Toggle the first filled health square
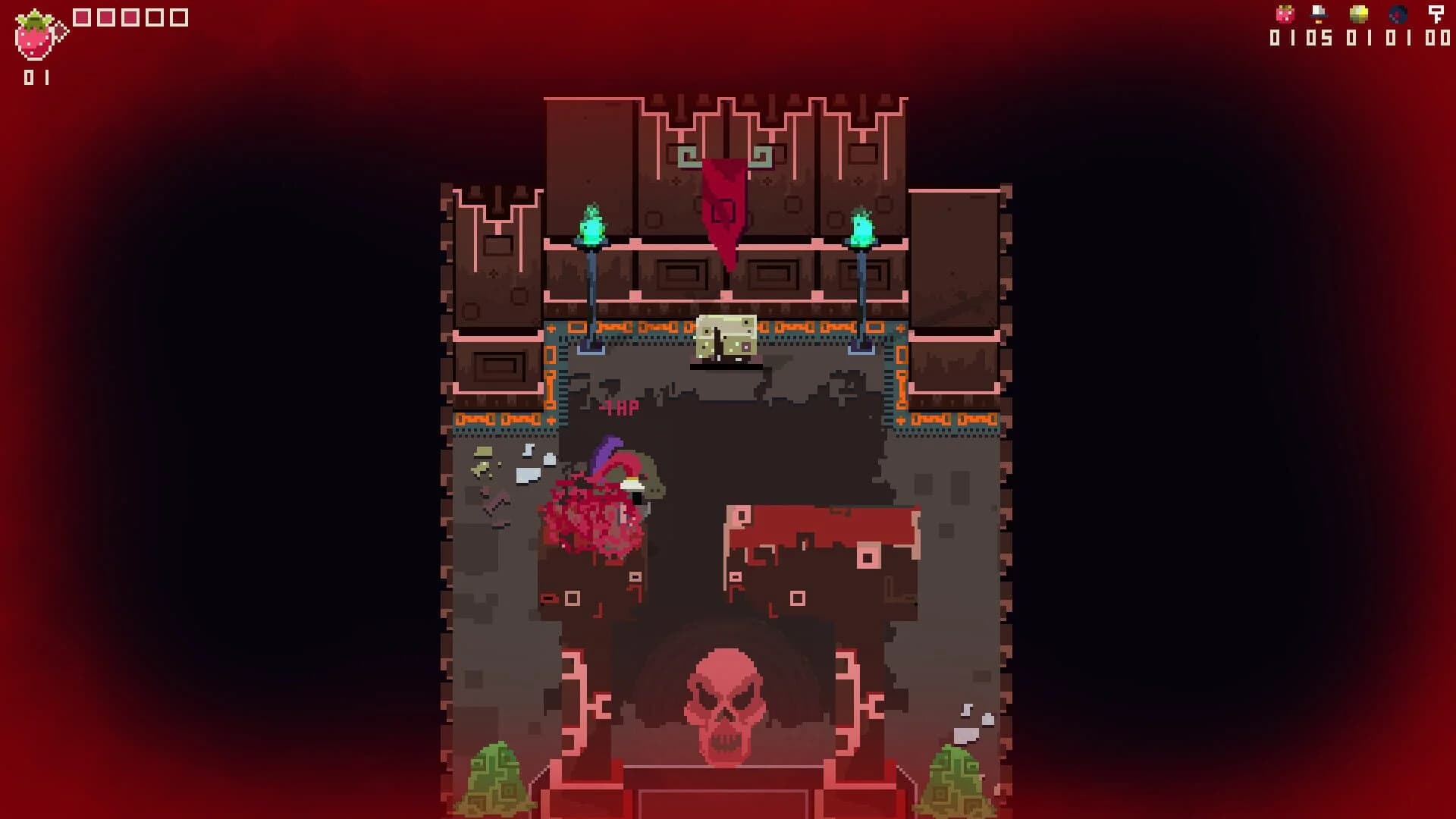 (81, 17)
